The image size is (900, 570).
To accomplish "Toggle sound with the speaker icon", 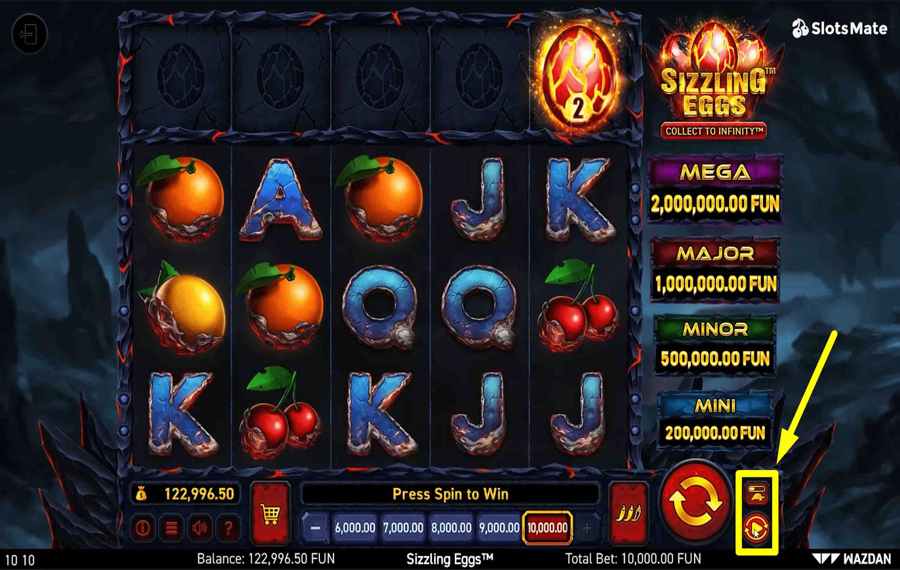I will tap(200, 527).
